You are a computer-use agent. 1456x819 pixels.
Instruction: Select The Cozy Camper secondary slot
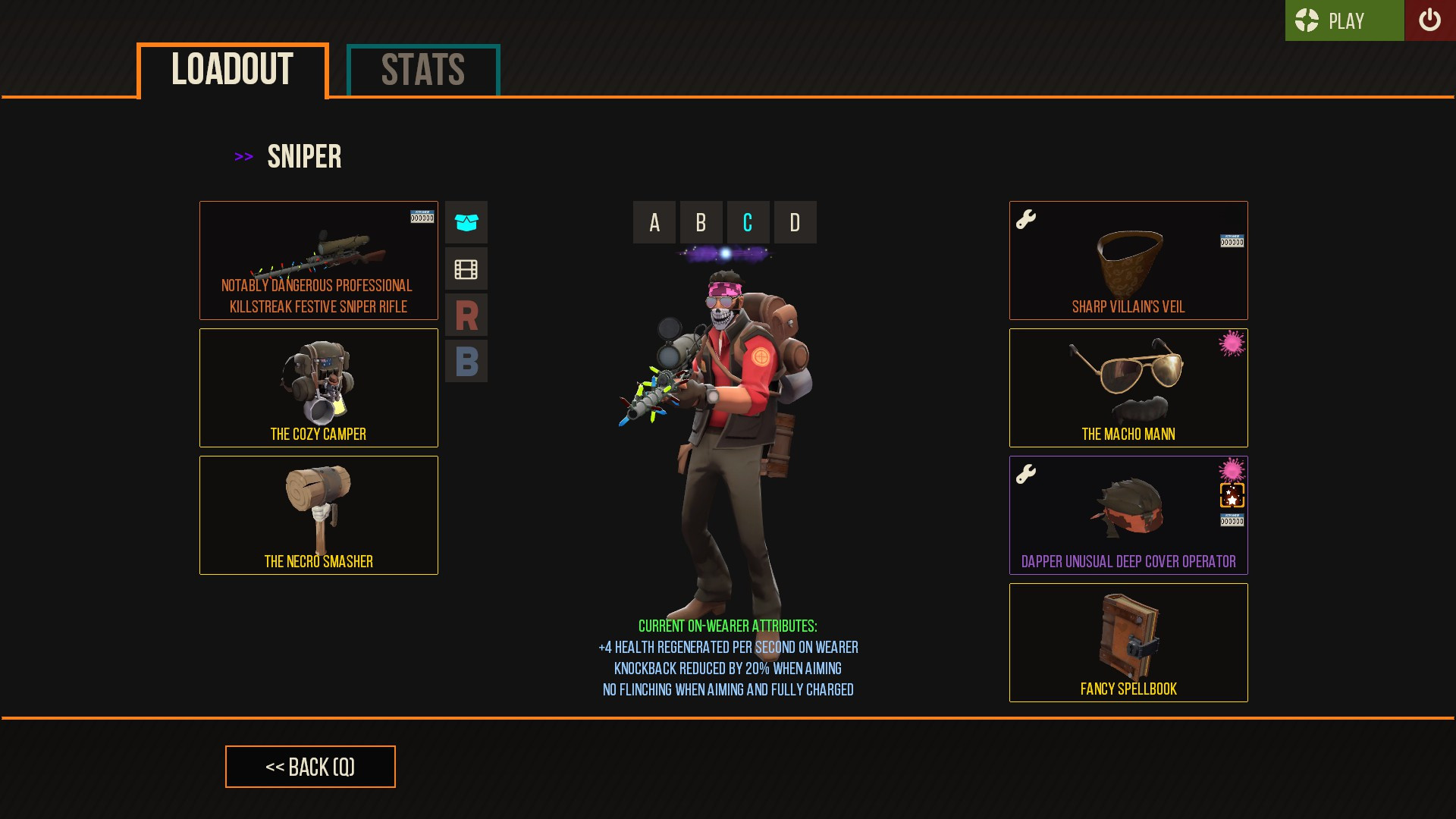(318, 387)
